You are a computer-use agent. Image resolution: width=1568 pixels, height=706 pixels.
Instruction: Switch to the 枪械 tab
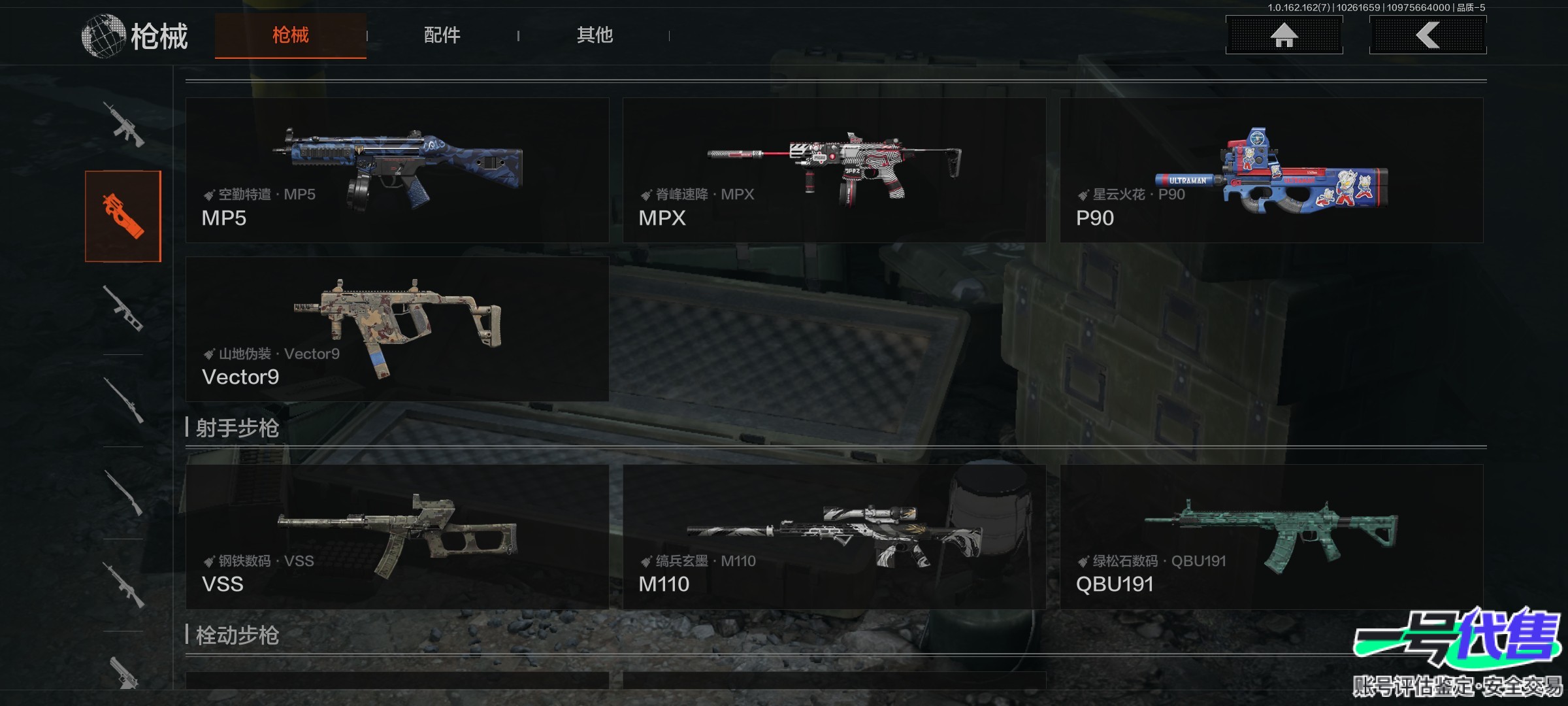(x=290, y=35)
